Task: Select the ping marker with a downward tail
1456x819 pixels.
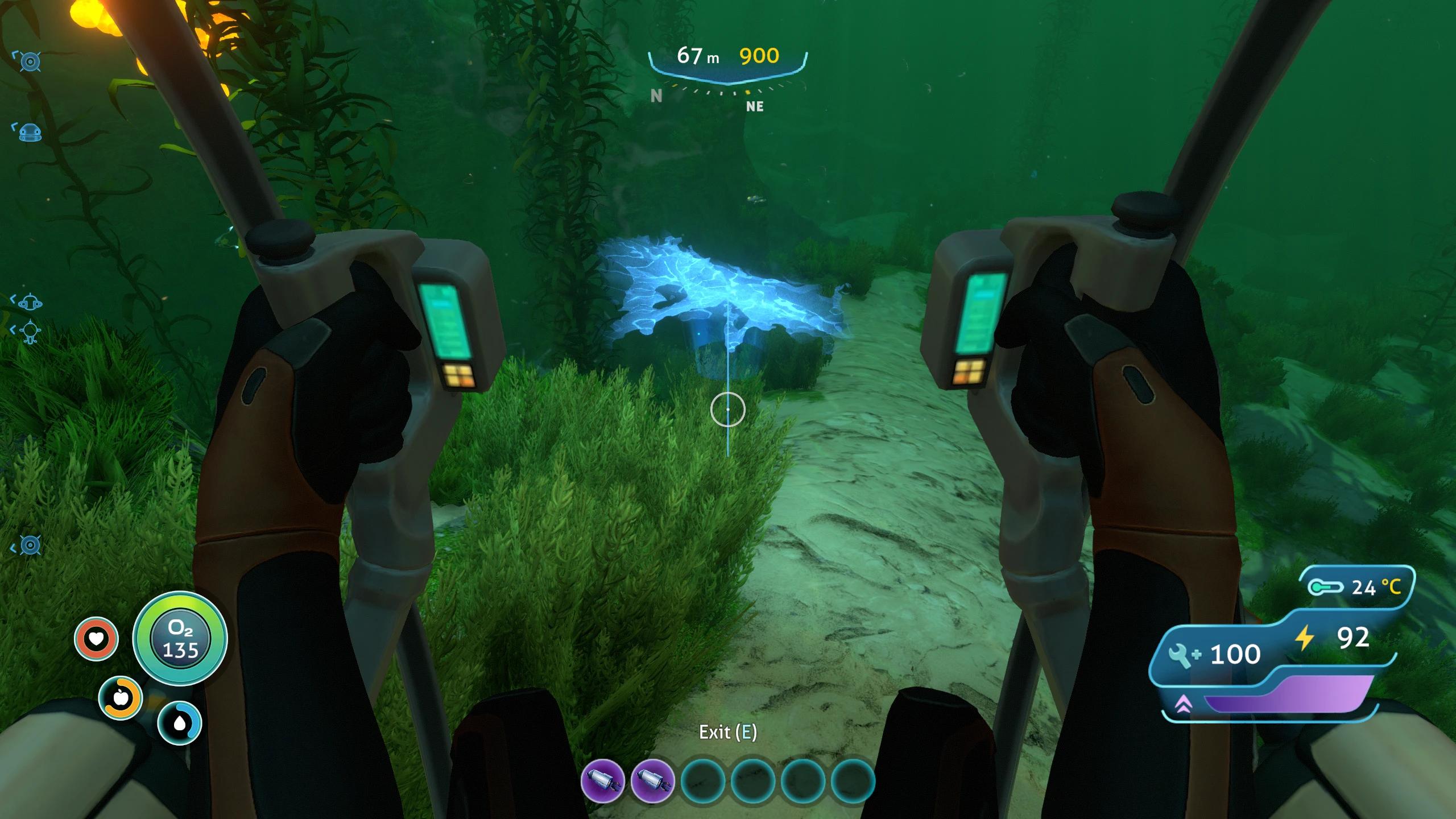Action: (x=31, y=330)
